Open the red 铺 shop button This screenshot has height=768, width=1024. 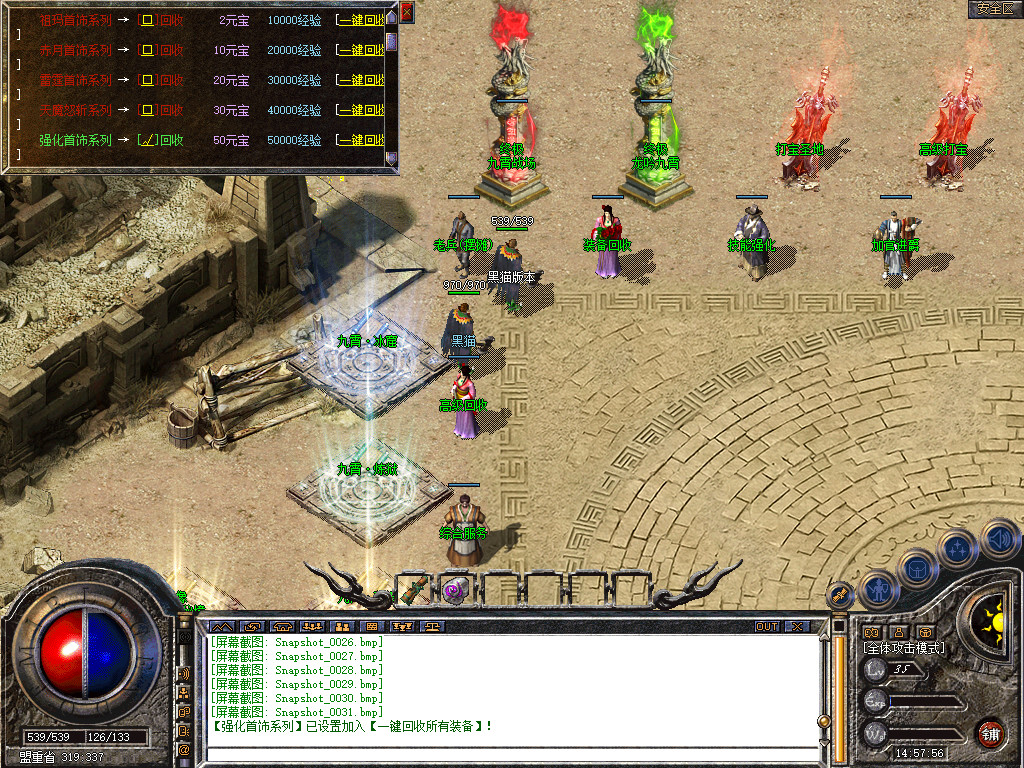[x=991, y=733]
